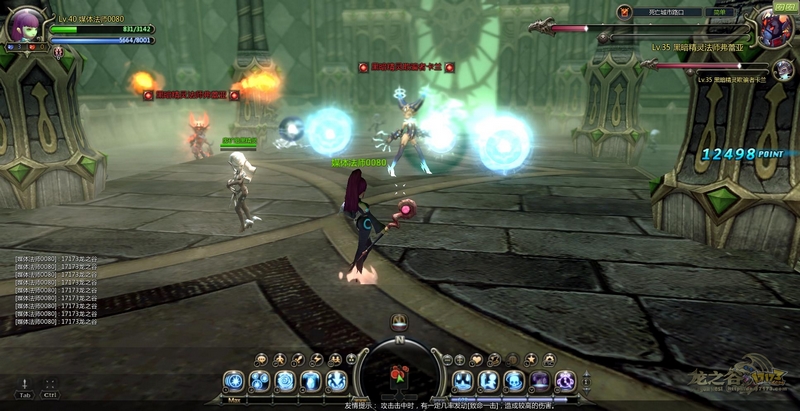Activate the purple clock skill
The width and height of the screenshot is (800, 411).
pyautogui.click(x=565, y=381)
